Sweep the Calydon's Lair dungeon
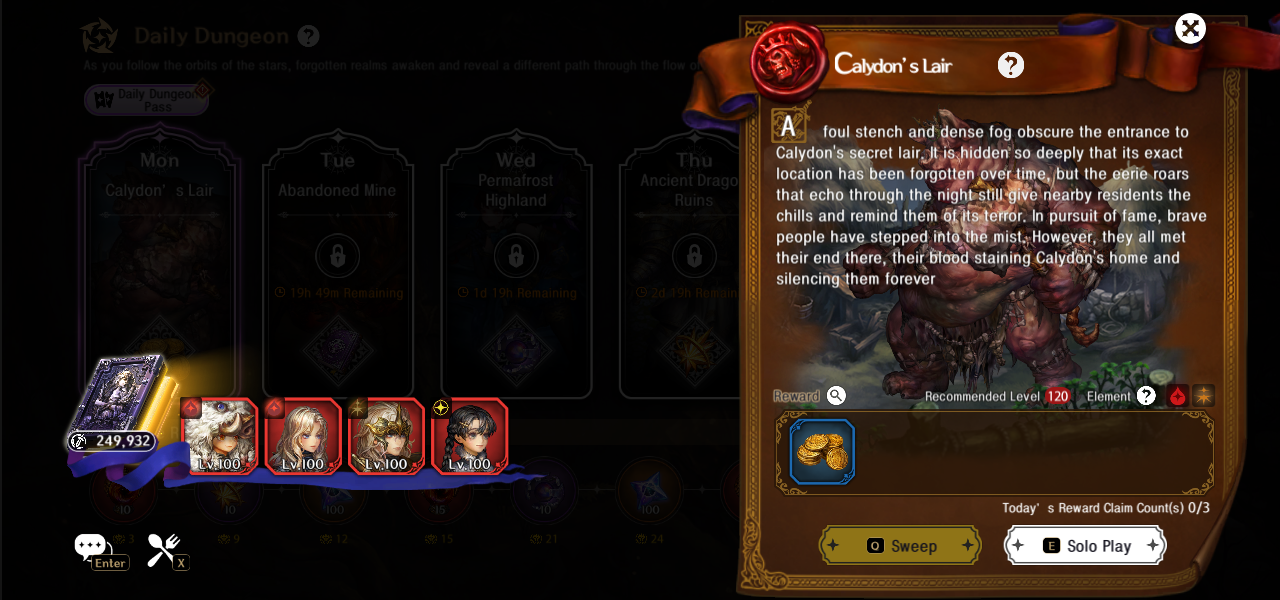This screenshot has width=1280, height=600. pos(900,546)
